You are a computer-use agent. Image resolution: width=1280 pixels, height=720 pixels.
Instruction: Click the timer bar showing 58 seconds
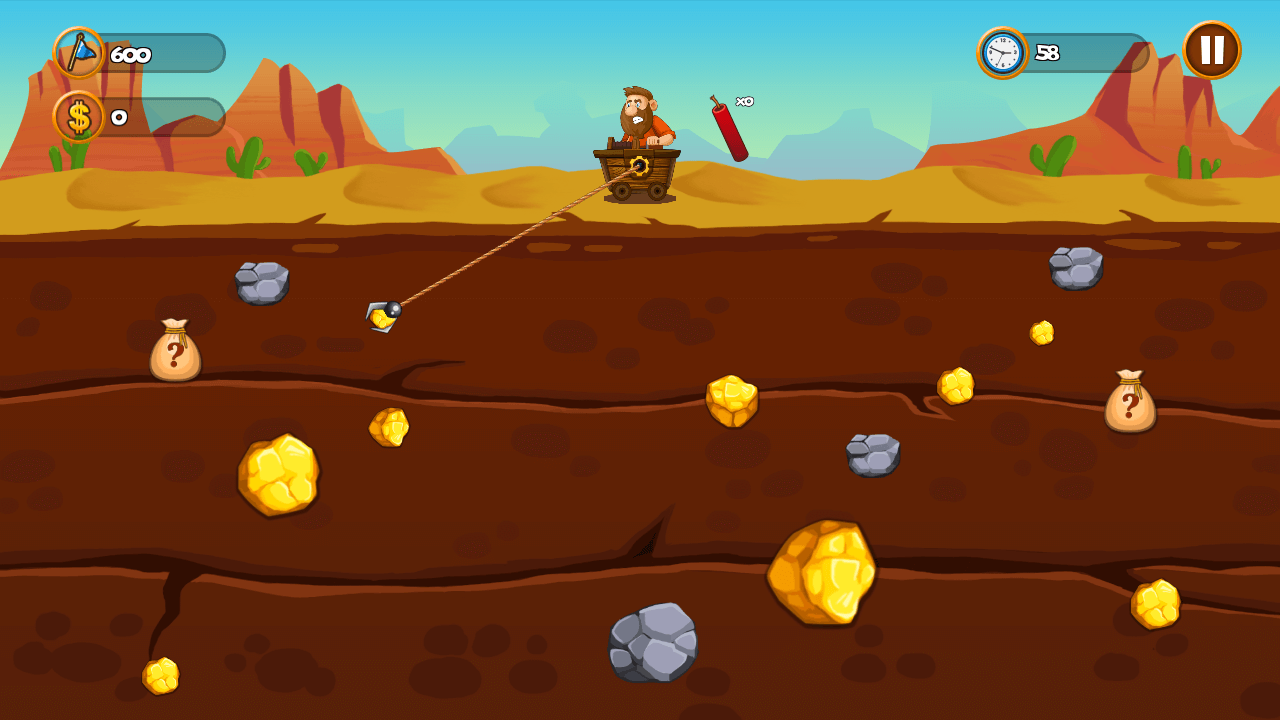point(1080,52)
